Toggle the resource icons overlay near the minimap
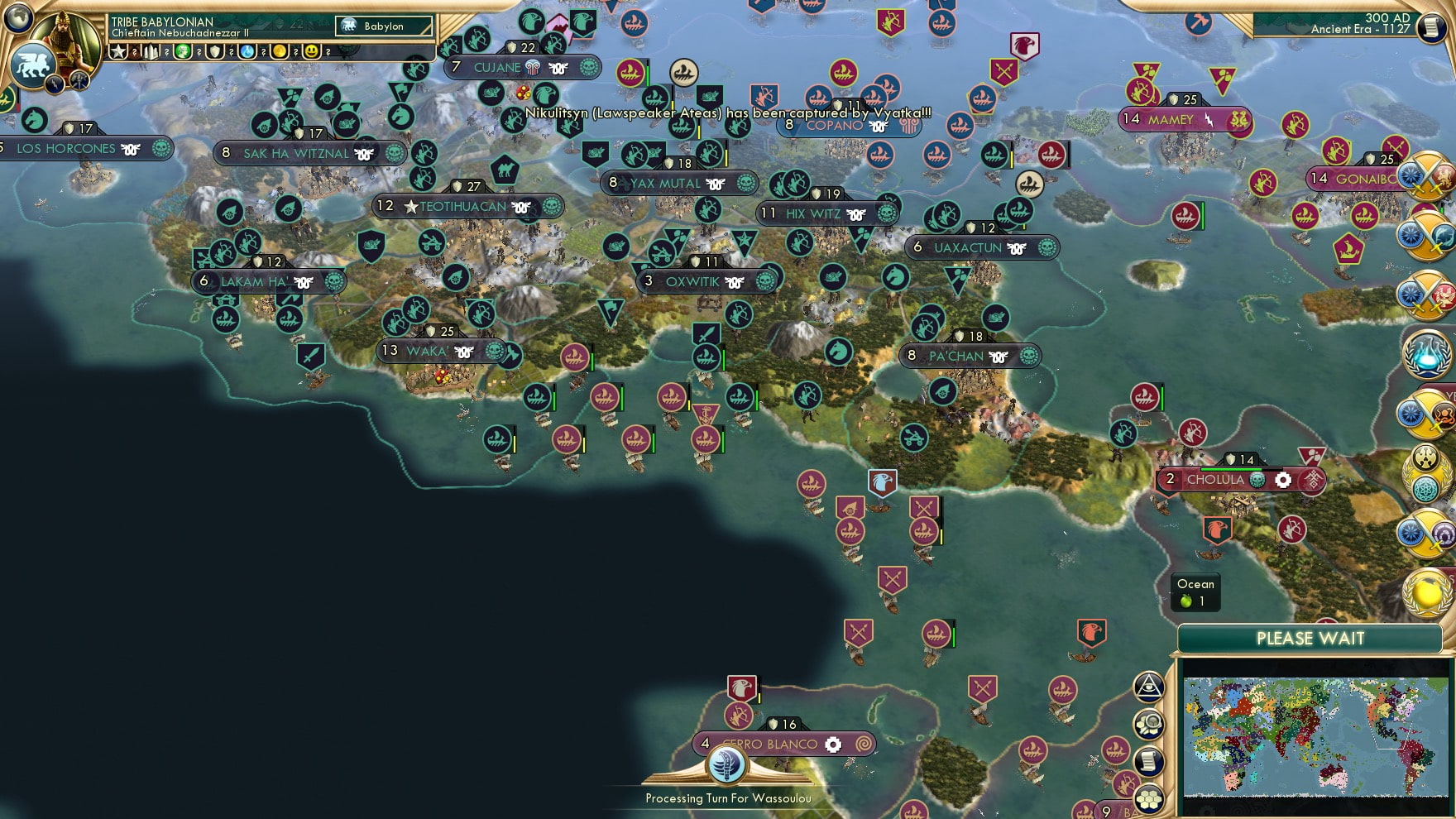 [x=1148, y=725]
